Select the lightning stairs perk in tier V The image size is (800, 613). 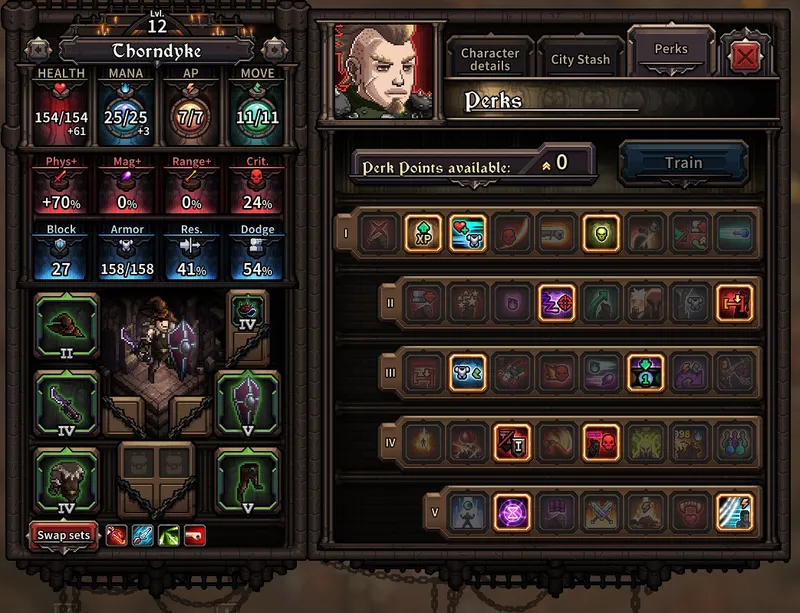pyautogui.click(x=735, y=511)
